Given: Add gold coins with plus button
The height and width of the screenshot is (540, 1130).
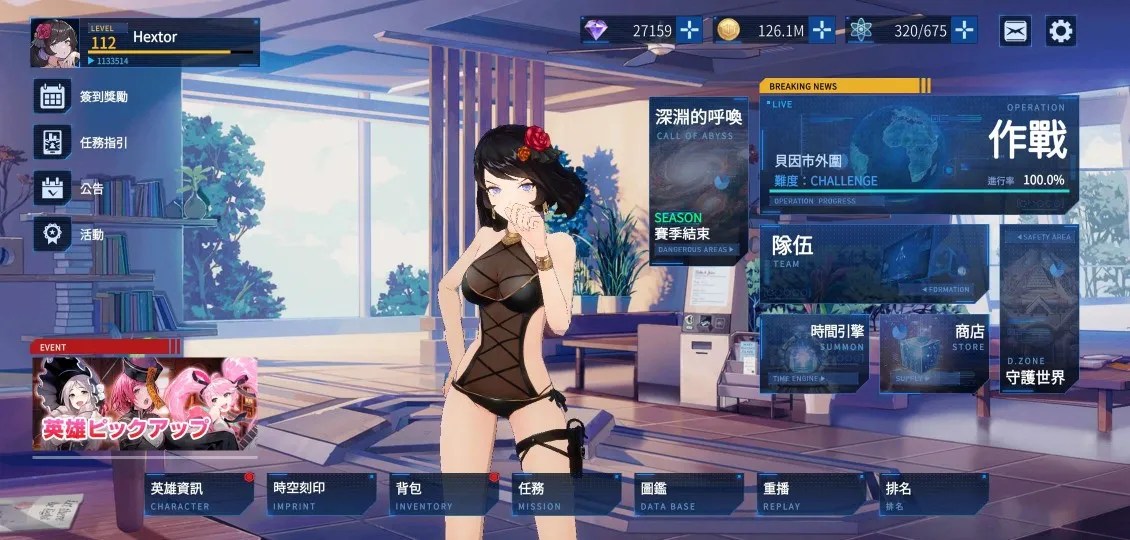Looking at the screenshot, I should 822,30.
